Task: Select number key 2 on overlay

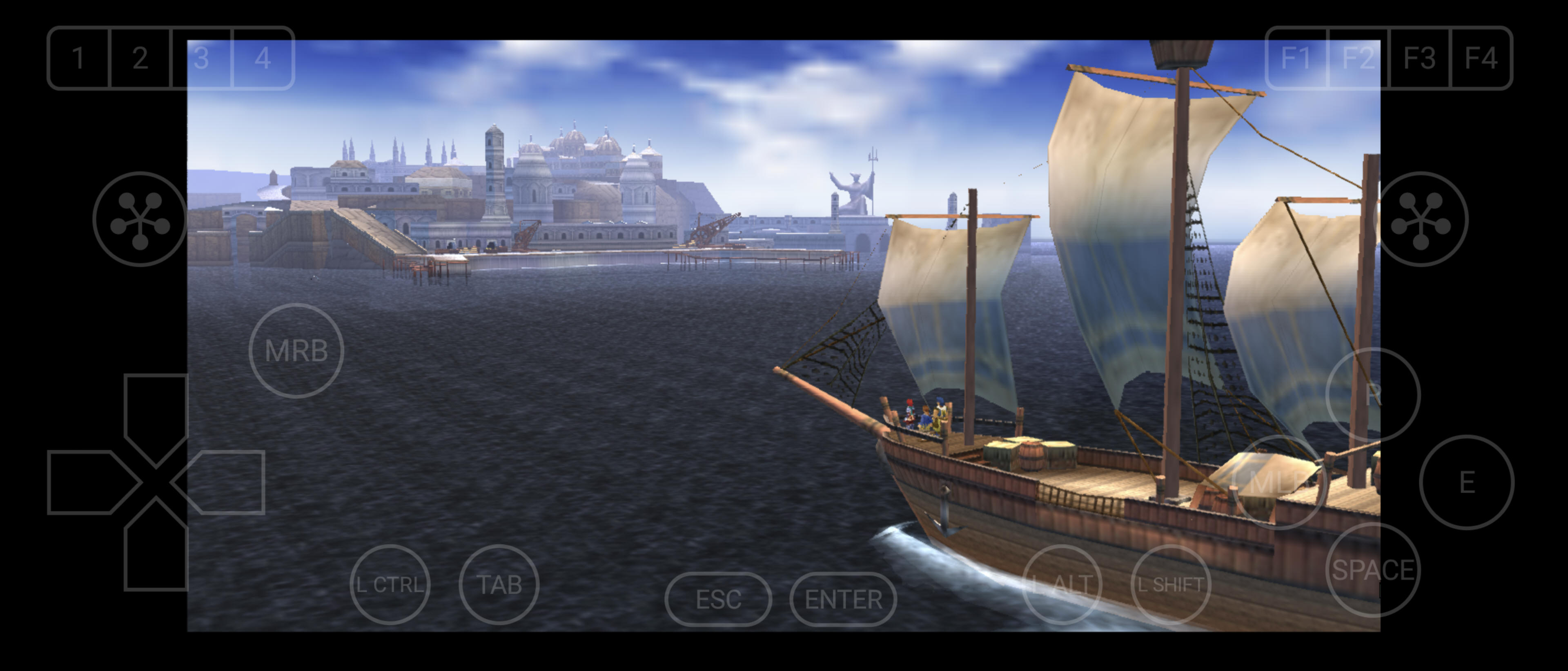Action: pos(140,58)
